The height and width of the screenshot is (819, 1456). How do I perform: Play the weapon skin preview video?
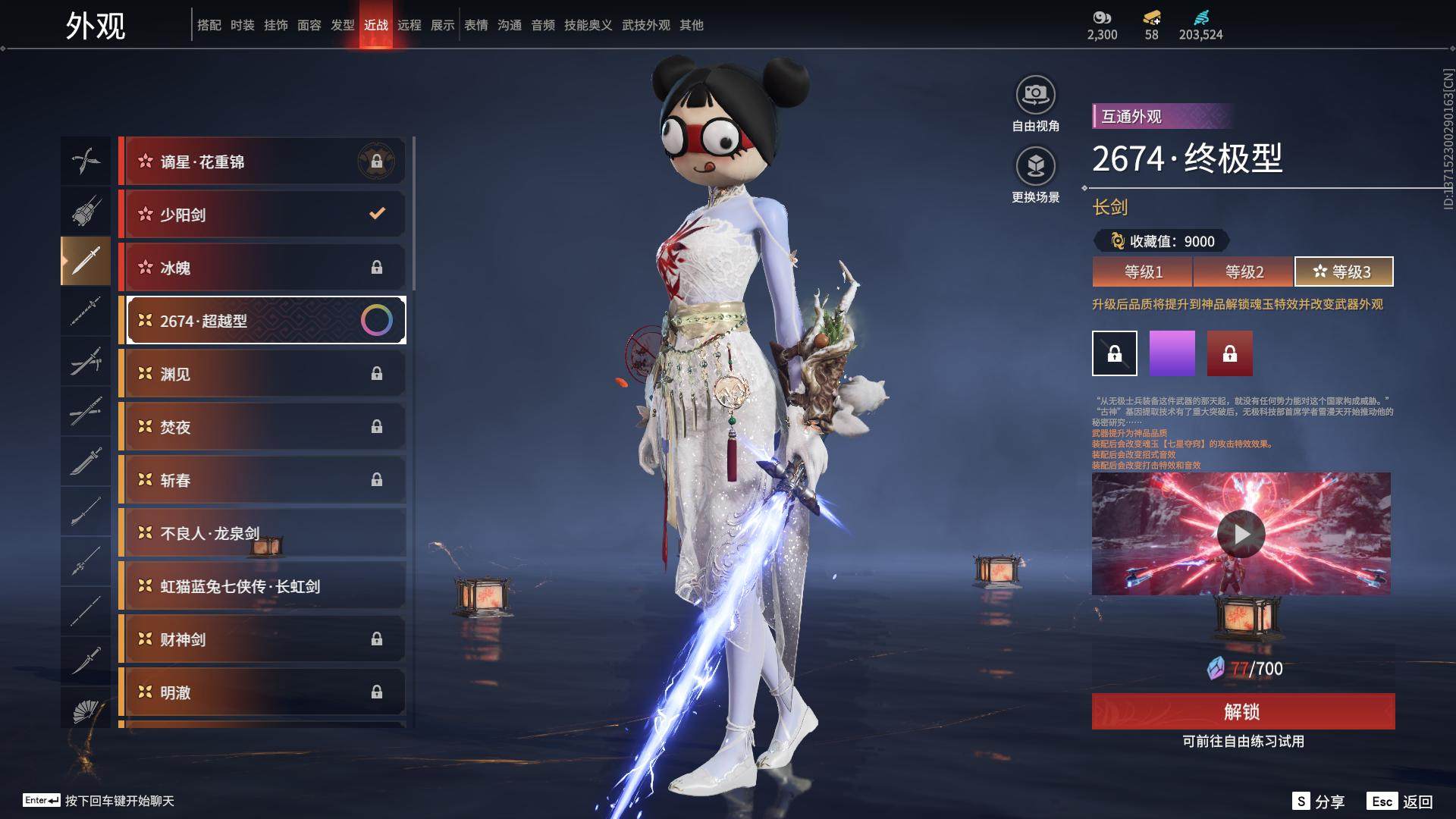tap(1241, 534)
